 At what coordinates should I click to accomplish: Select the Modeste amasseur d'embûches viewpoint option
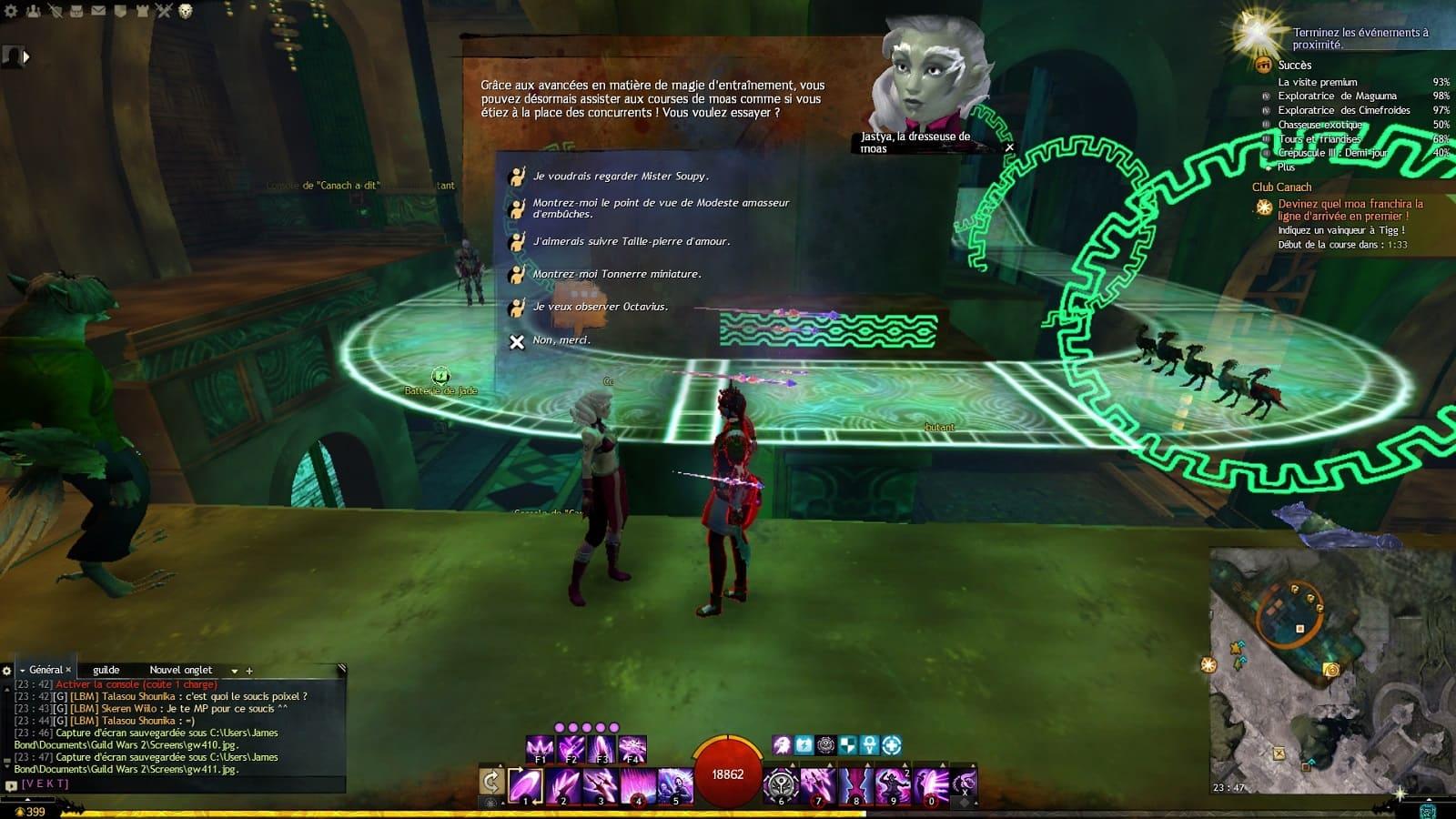(x=660, y=208)
